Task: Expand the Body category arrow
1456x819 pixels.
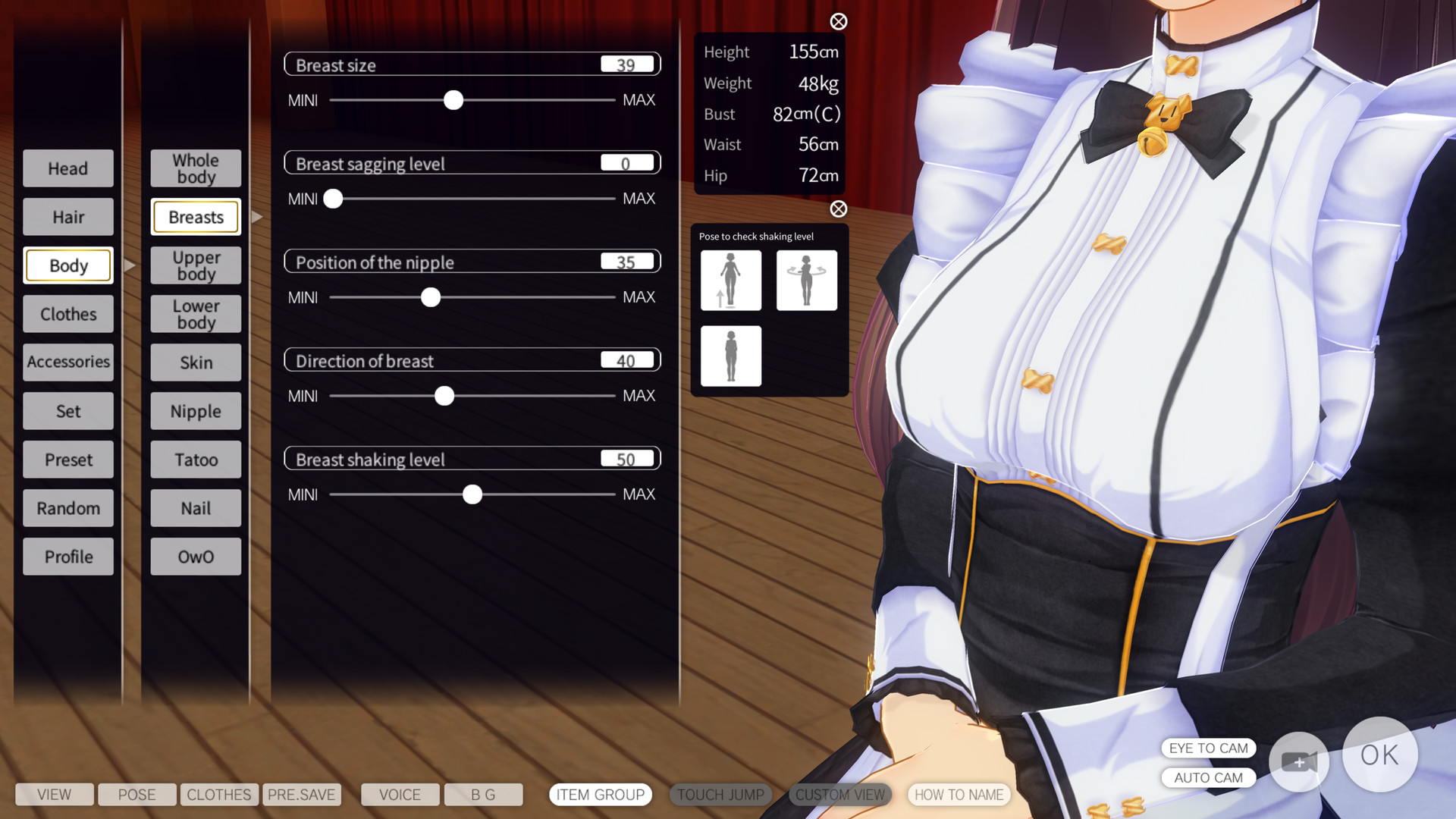Action: [x=130, y=265]
